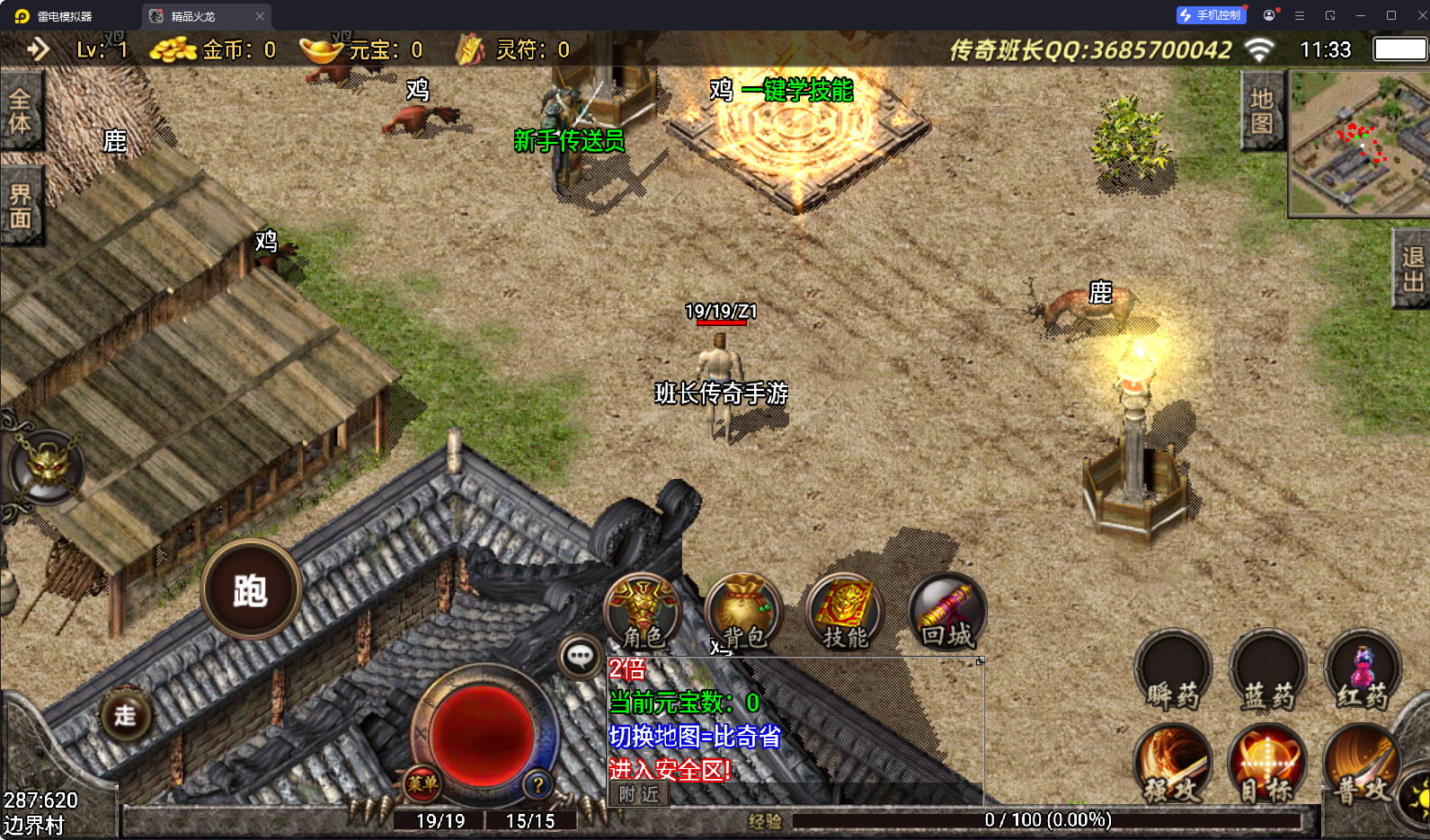Tap the 跑 run button
Screen dimensions: 1430x840
click(251, 589)
